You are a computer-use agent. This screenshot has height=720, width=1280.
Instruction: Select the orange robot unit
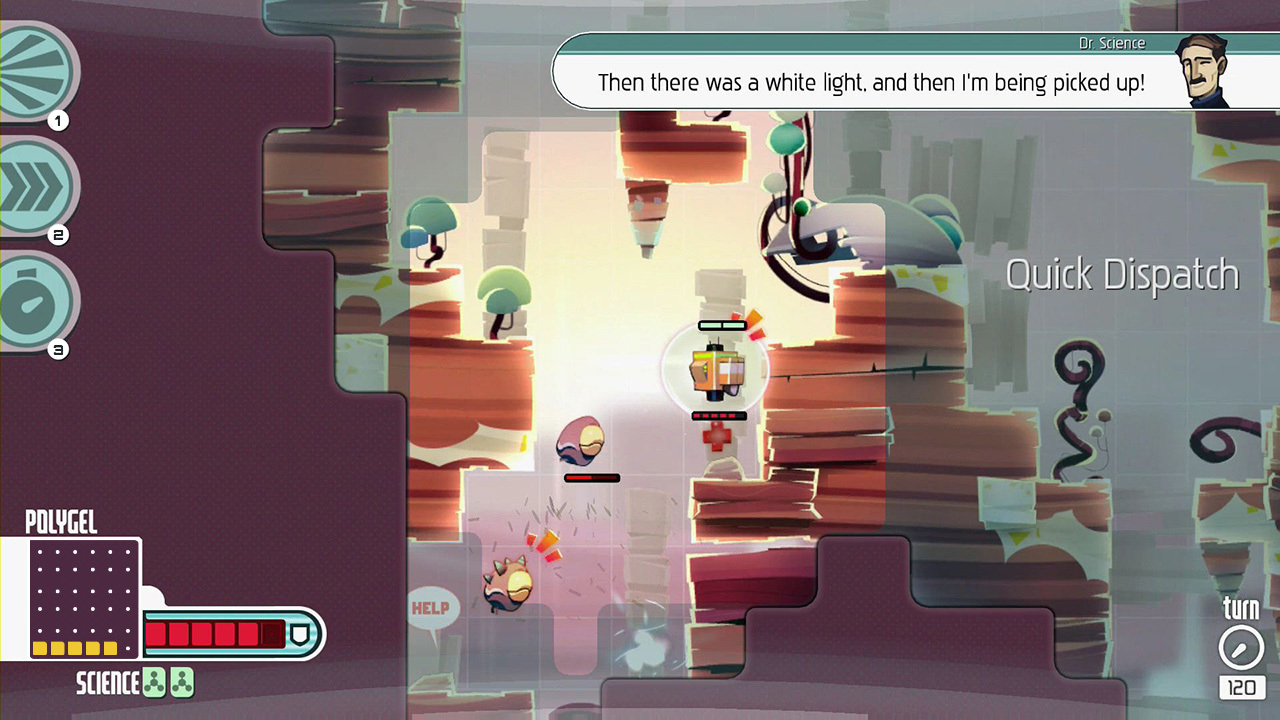pos(716,370)
